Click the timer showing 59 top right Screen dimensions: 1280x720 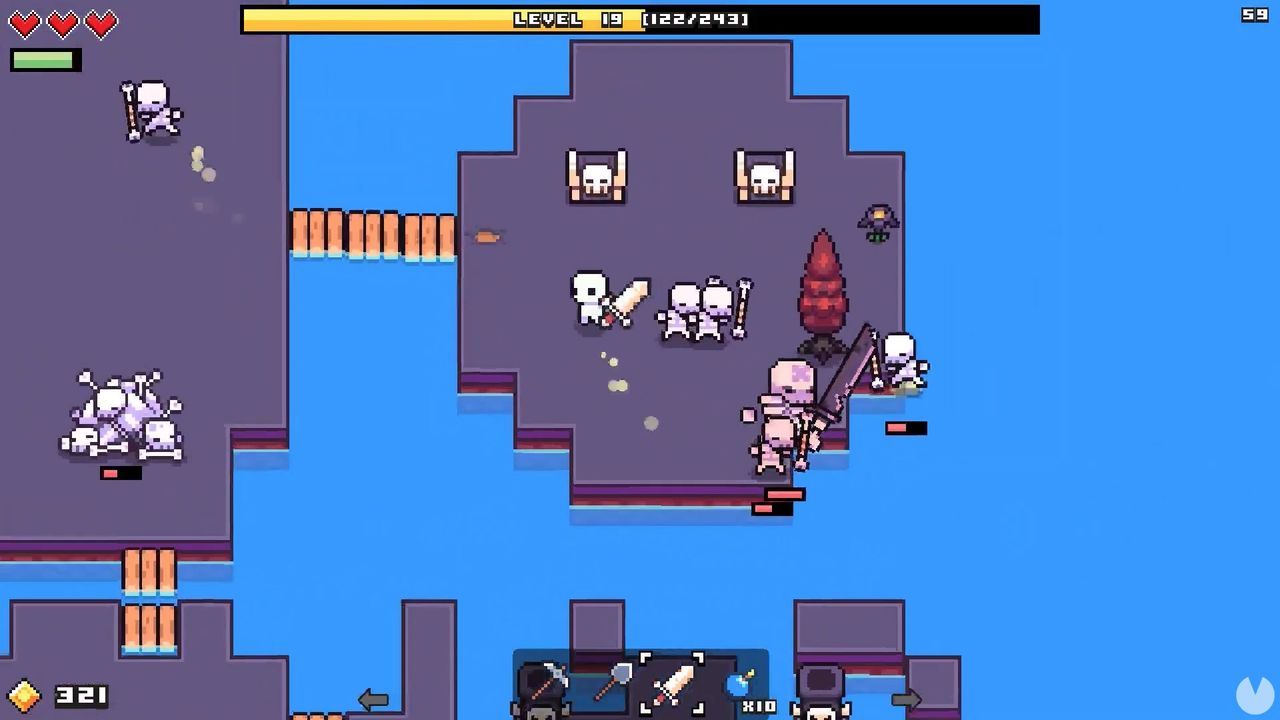coord(1254,16)
